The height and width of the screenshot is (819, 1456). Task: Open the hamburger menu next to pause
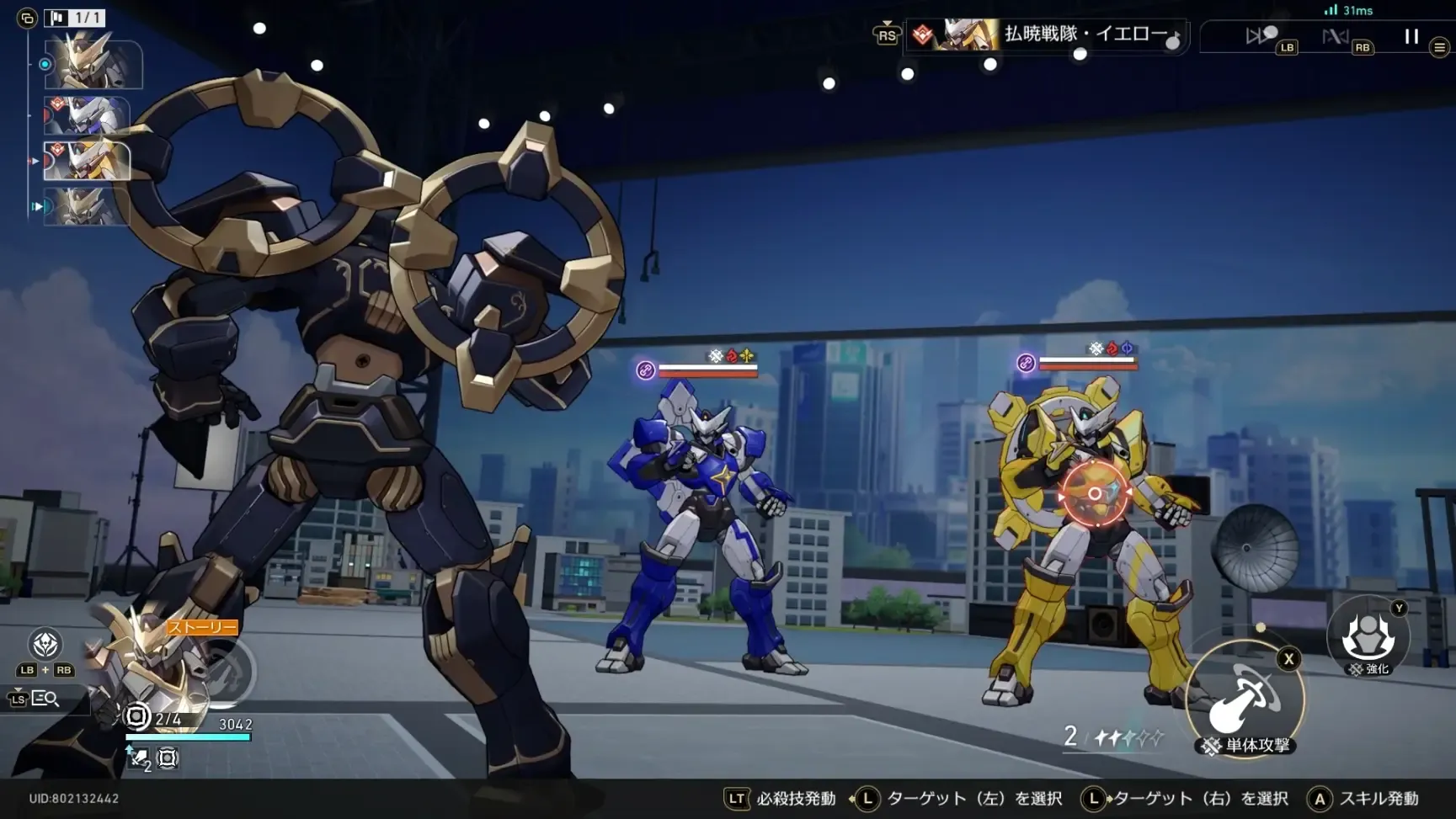(x=1440, y=47)
